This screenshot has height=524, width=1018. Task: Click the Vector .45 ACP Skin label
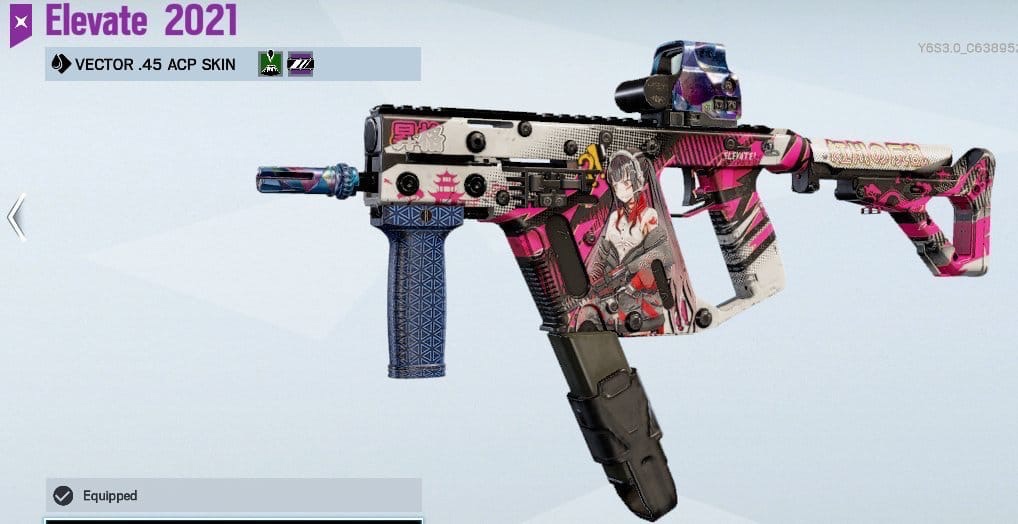(155, 65)
